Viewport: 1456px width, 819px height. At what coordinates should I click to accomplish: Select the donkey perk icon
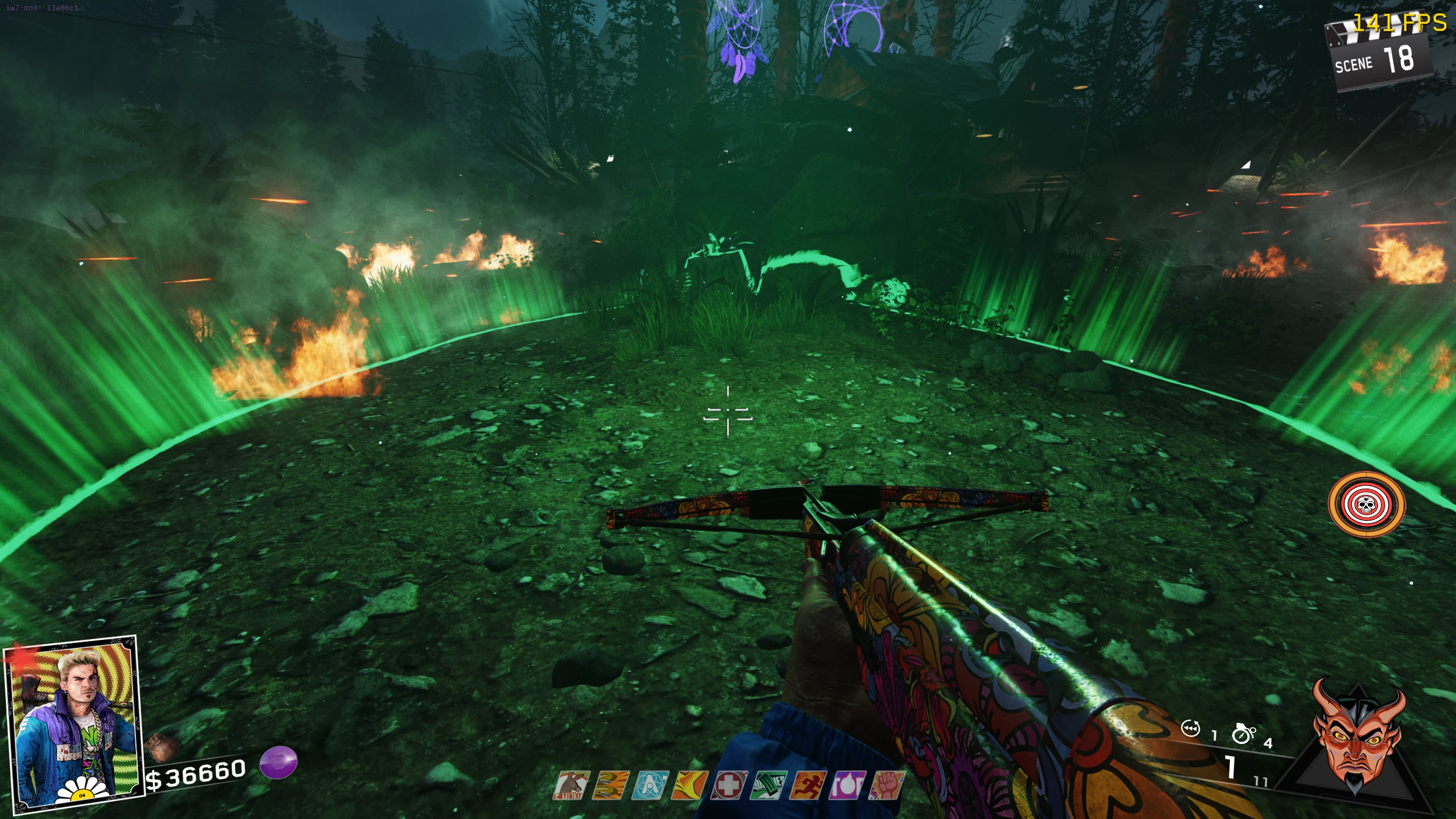[x=572, y=786]
